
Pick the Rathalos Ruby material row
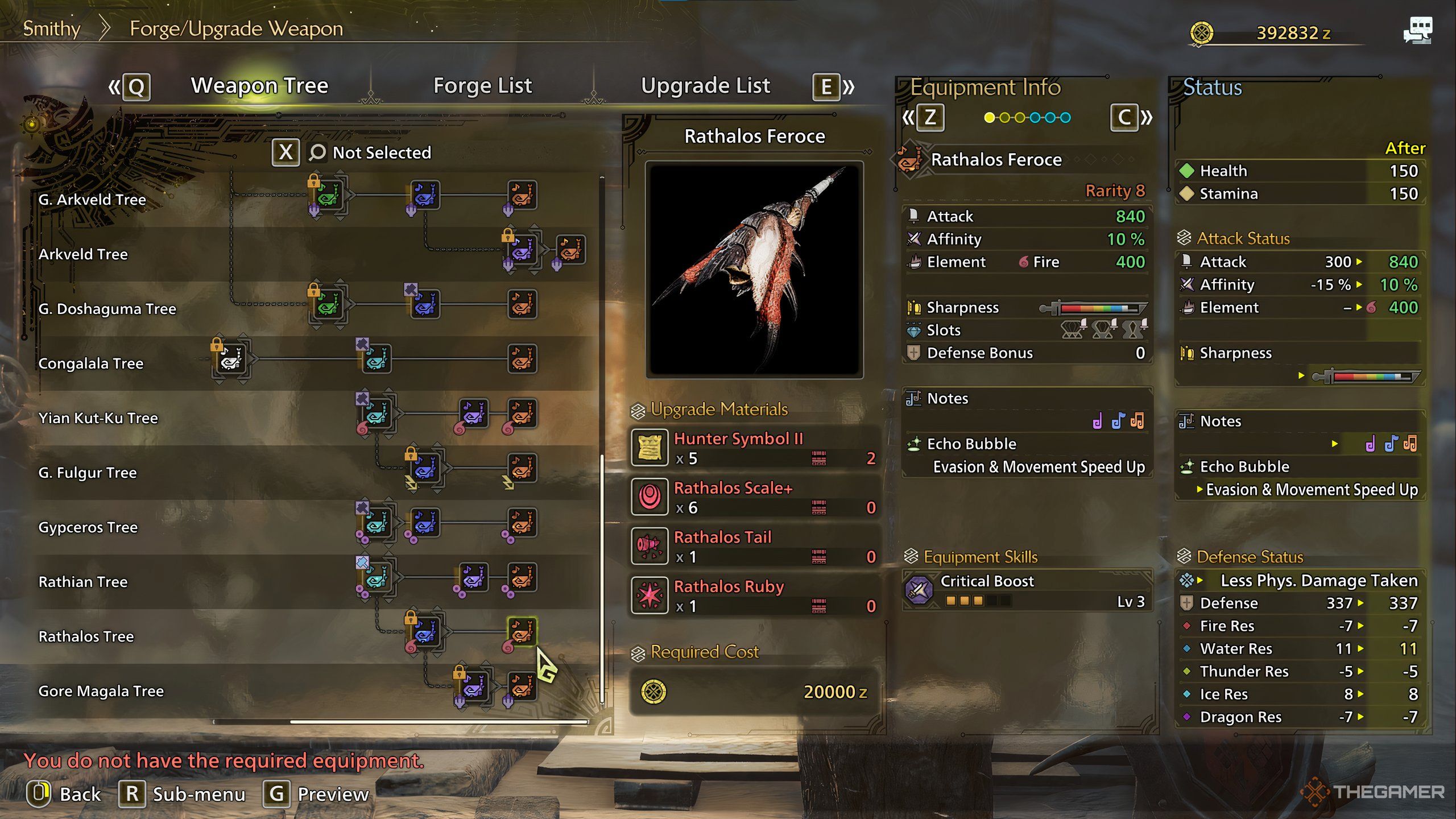click(754, 596)
